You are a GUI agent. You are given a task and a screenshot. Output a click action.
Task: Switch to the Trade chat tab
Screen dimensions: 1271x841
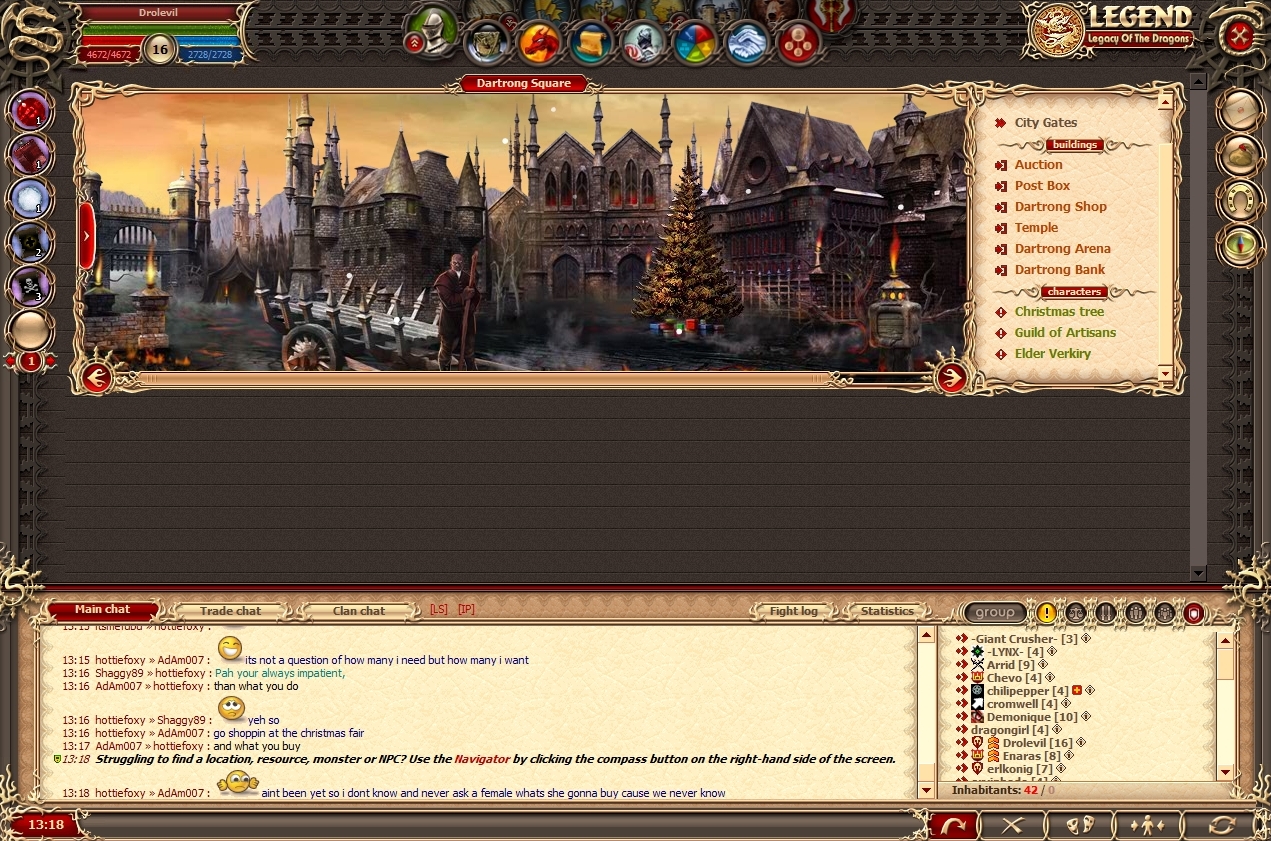click(230, 611)
